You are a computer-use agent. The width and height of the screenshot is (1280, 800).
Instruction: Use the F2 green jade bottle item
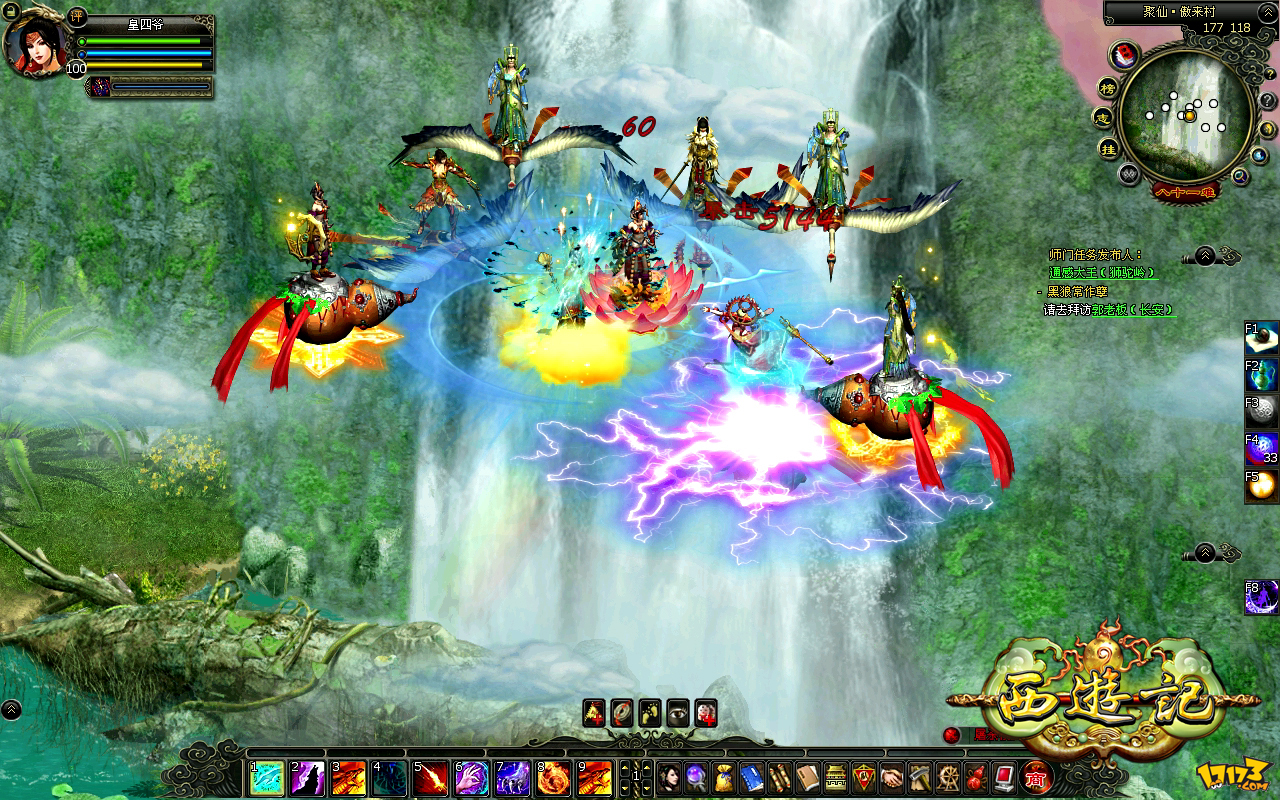pyautogui.click(x=1262, y=376)
